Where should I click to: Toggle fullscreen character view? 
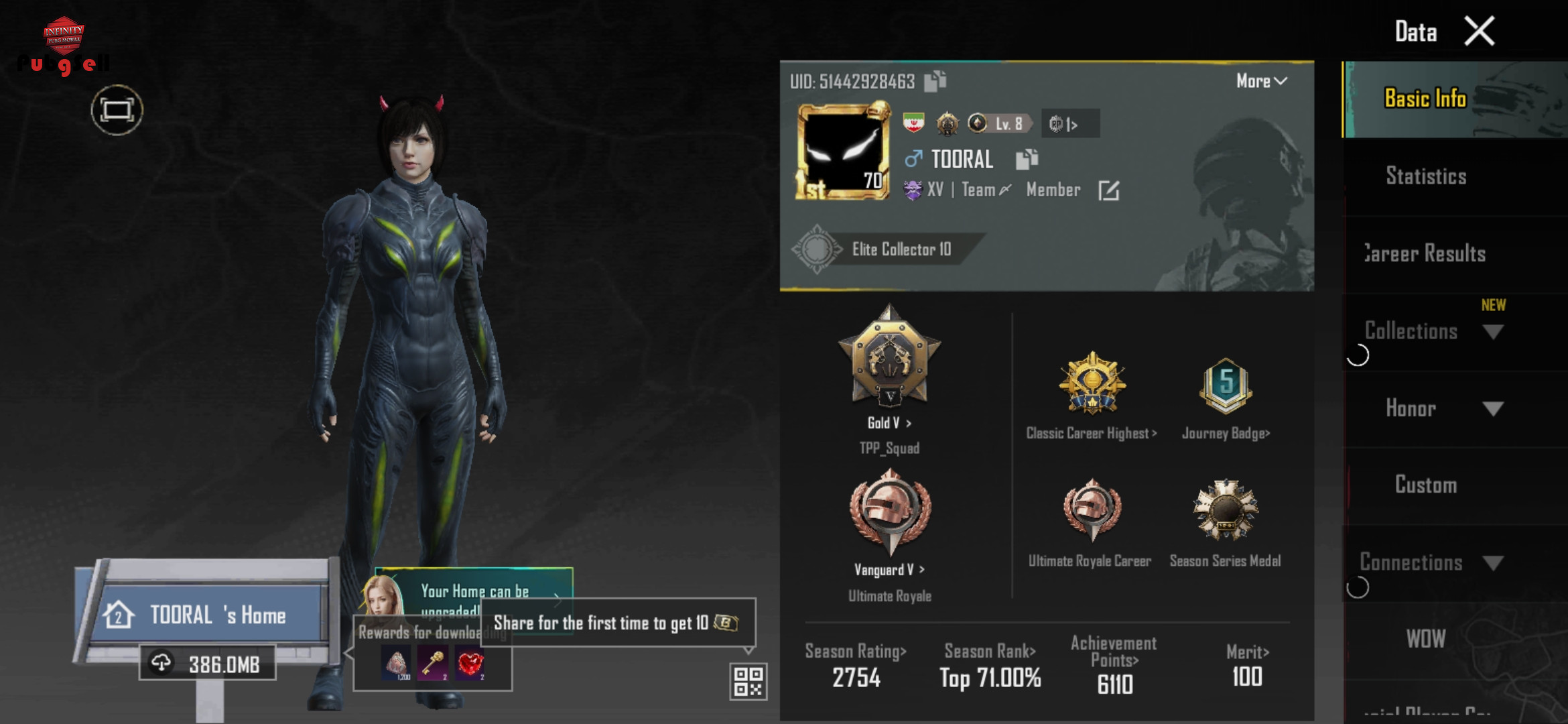117,110
